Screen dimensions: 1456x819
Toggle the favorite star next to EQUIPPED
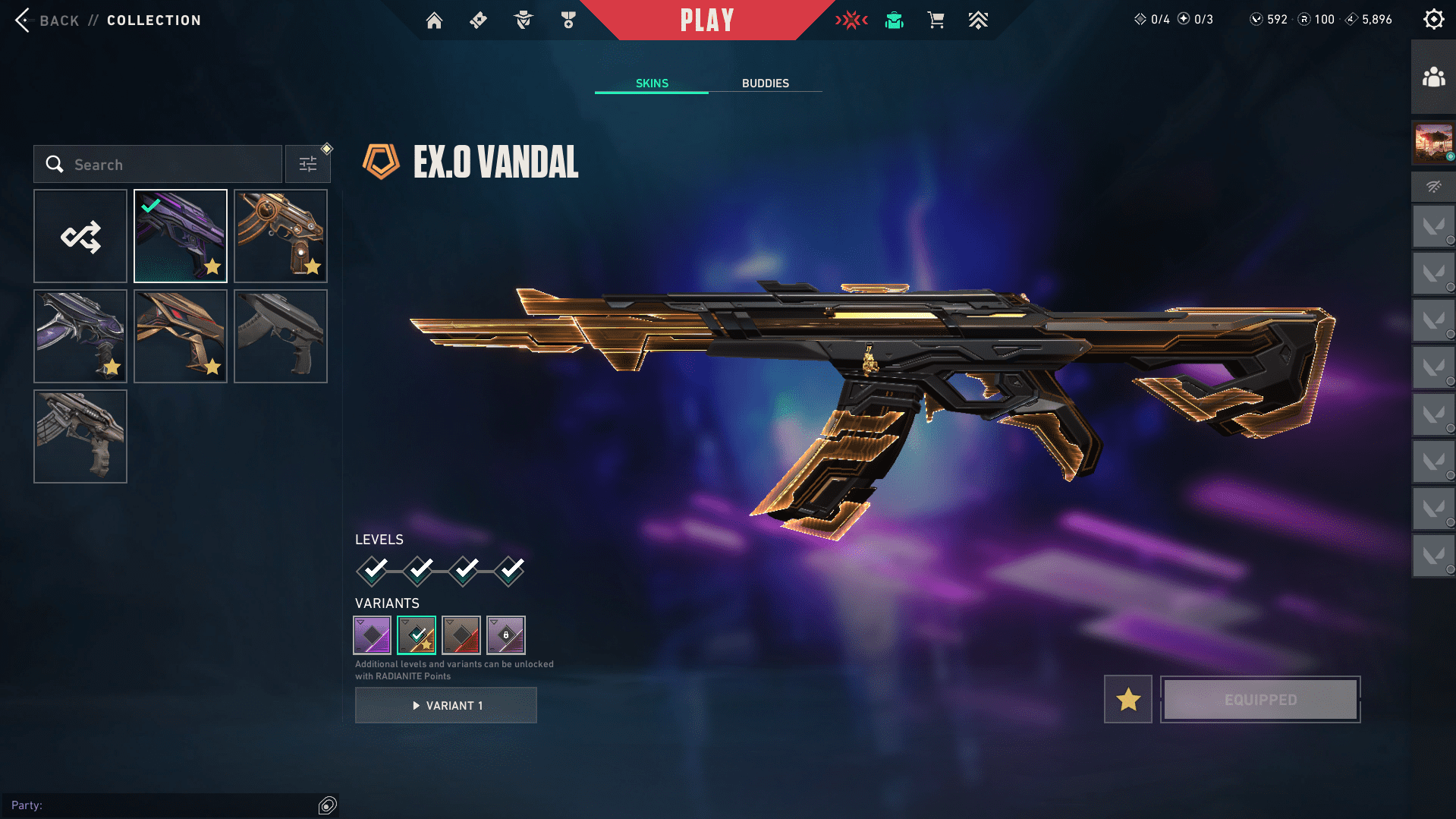tap(1127, 699)
